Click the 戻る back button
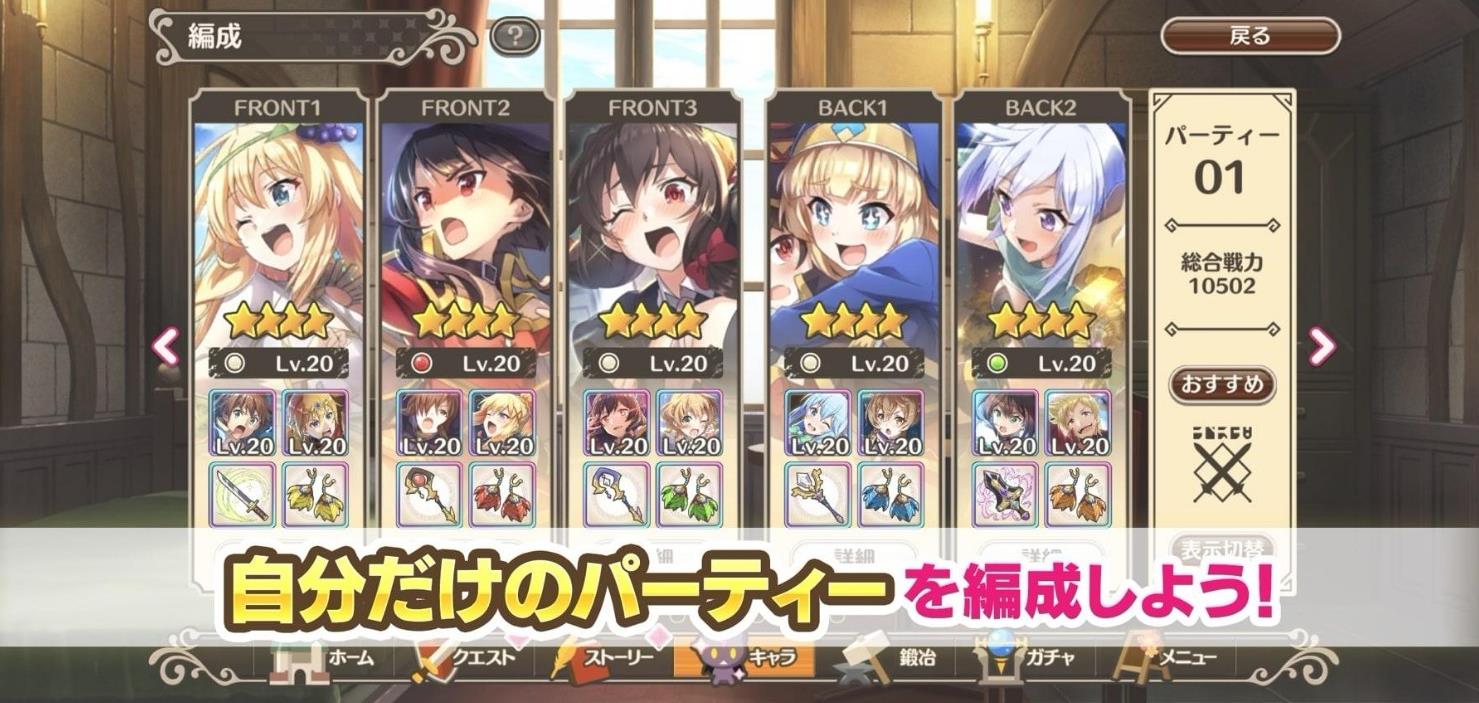The image size is (1479, 703). 1250,37
